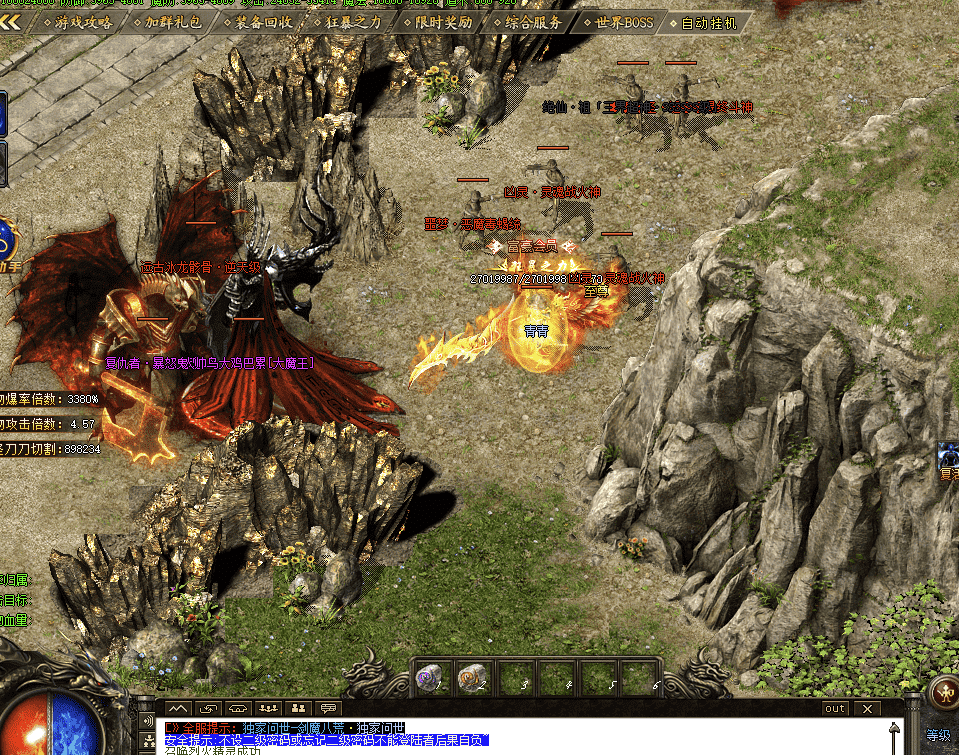The image size is (959, 755).
Task: Click the chat panel's out button
Action: coord(834,708)
